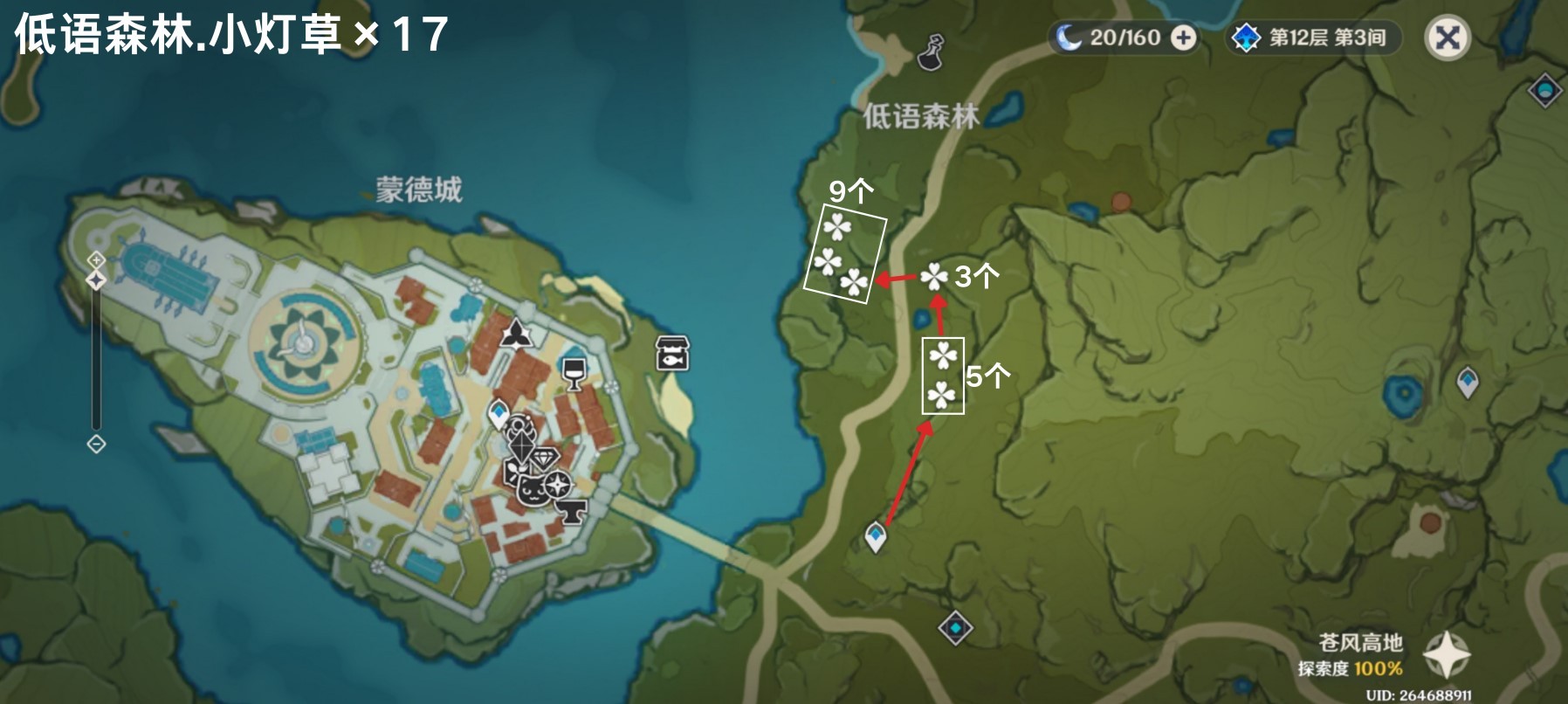This screenshot has height=704, width=1568.
Task: Open the 第12层 第3间 abyss label
Action: click(1327, 37)
